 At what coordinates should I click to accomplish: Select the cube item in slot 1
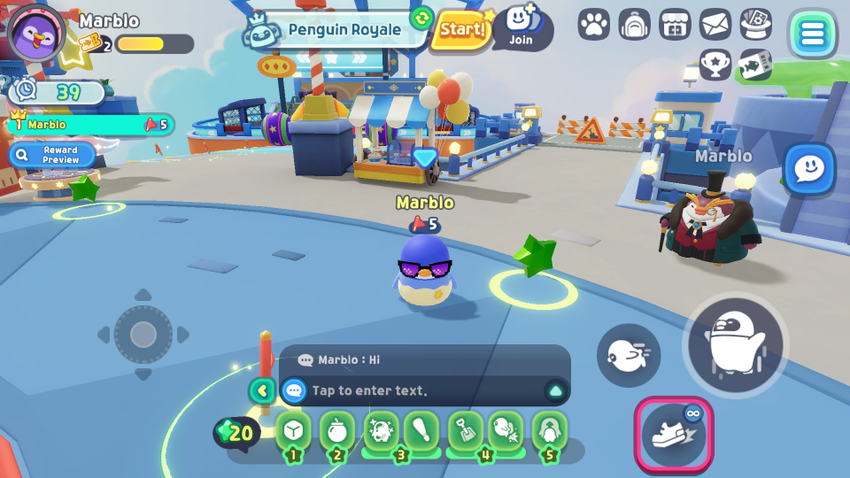pyautogui.click(x=293, y=431)
